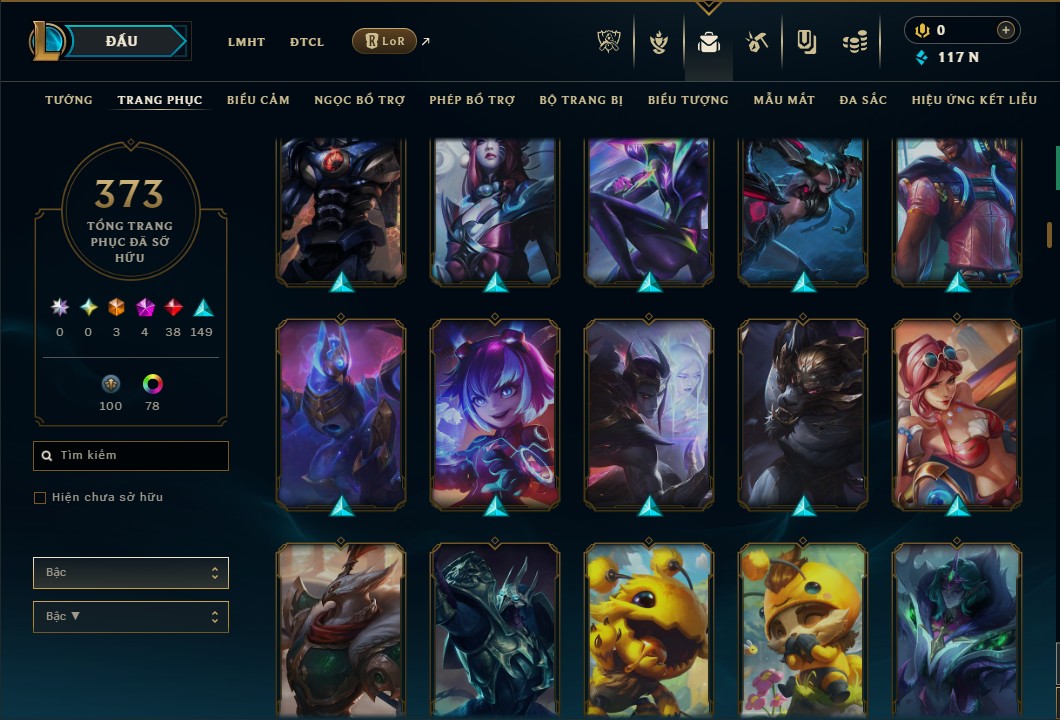This screenshot has height=720, width=1060.
Task: Show the PHÉP BỔ TRỢ tab
Action: 472,100
